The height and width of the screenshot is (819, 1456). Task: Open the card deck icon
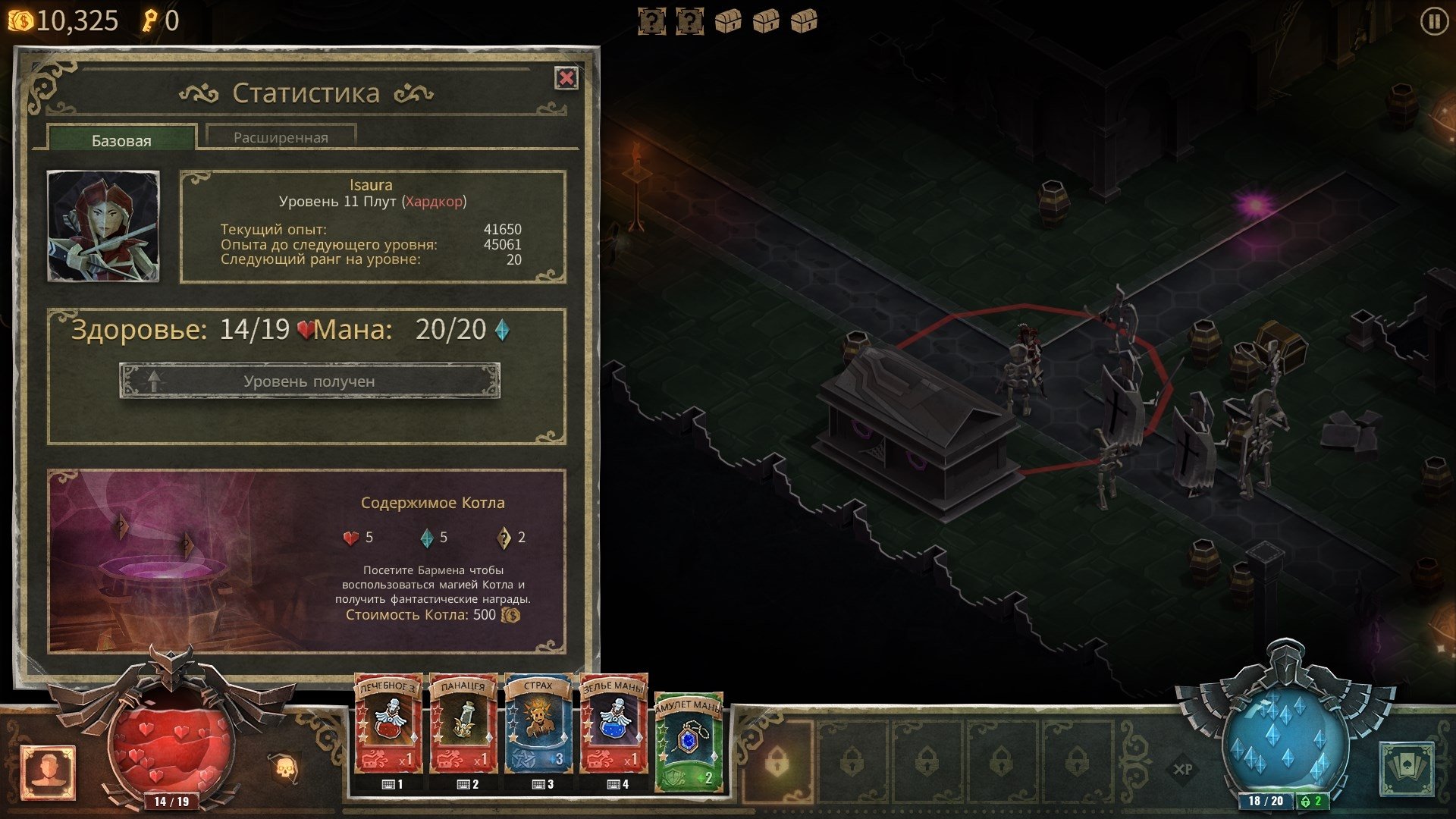(x=1407, y=769)
